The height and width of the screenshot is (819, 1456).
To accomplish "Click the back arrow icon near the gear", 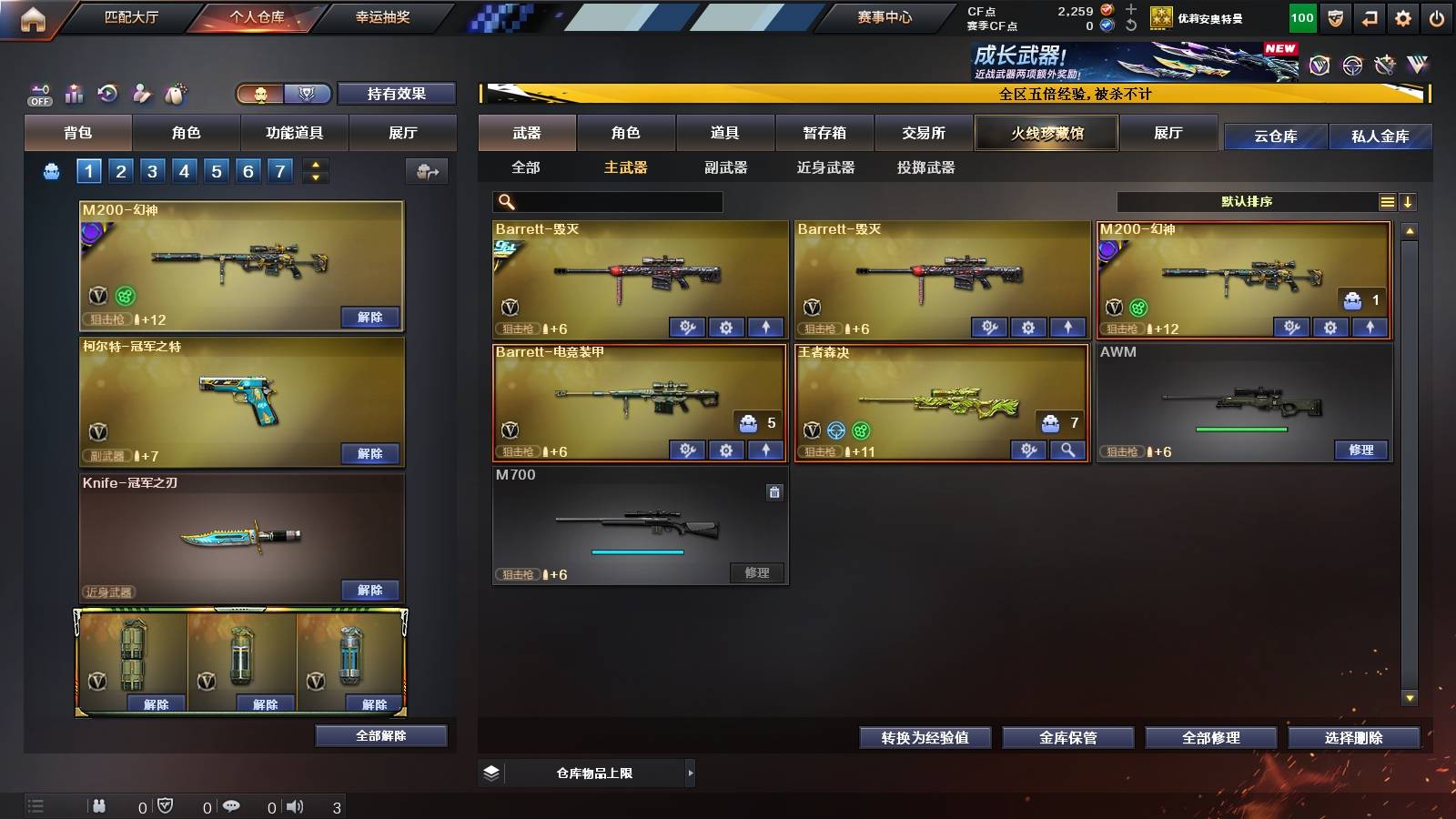I will [1368, 16].
